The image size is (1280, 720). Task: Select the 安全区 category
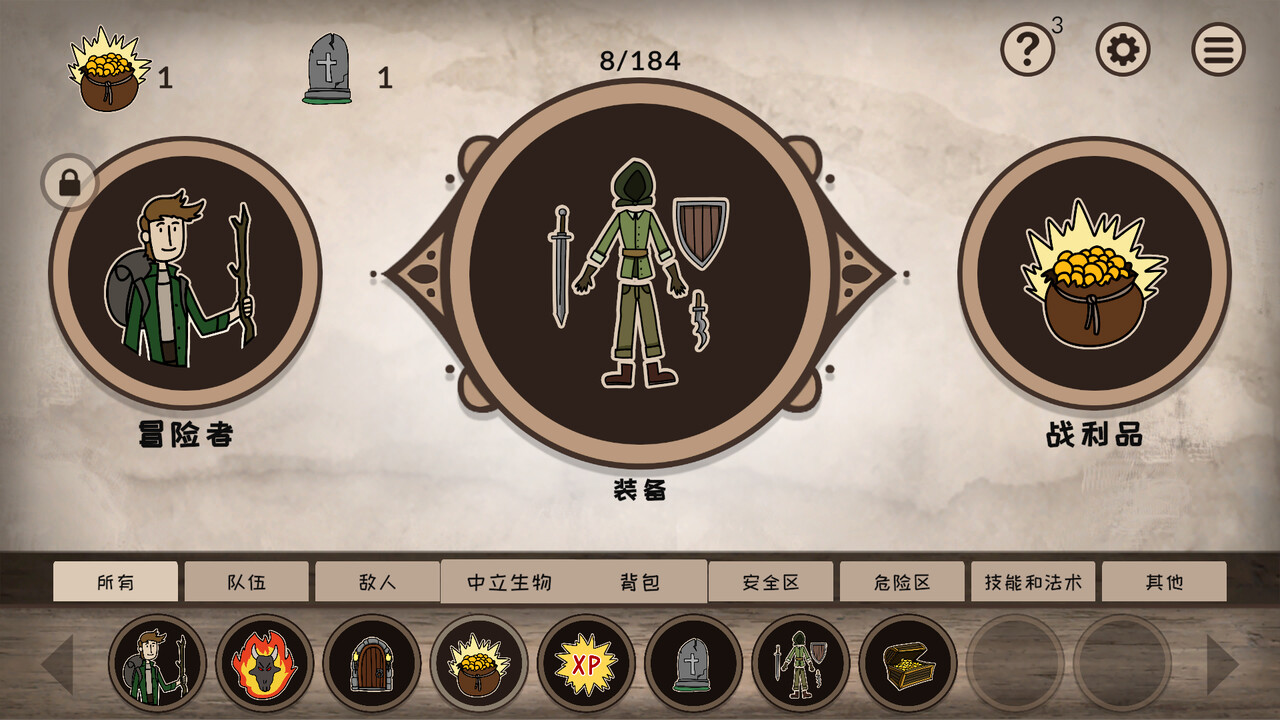click(x=771, y=580)
